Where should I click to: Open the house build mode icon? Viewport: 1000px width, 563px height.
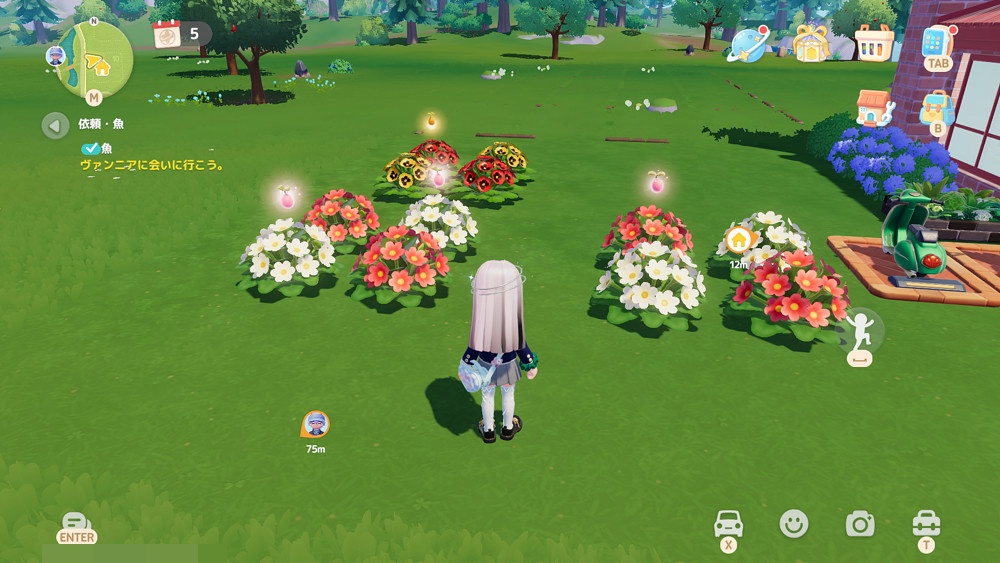coord(874,108)
